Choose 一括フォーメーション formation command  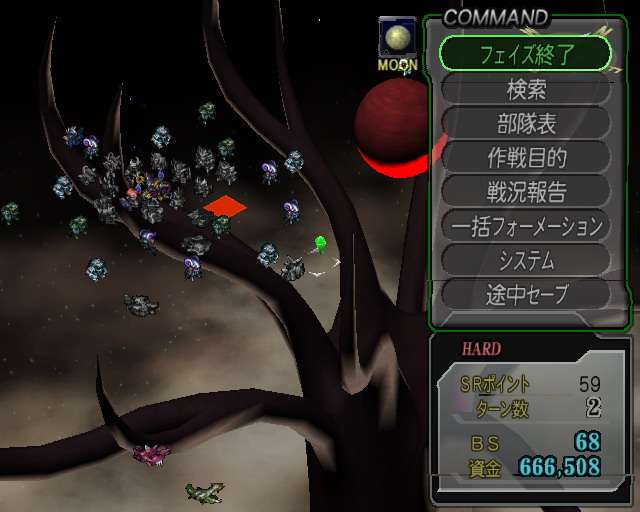[x=525, y=226]
